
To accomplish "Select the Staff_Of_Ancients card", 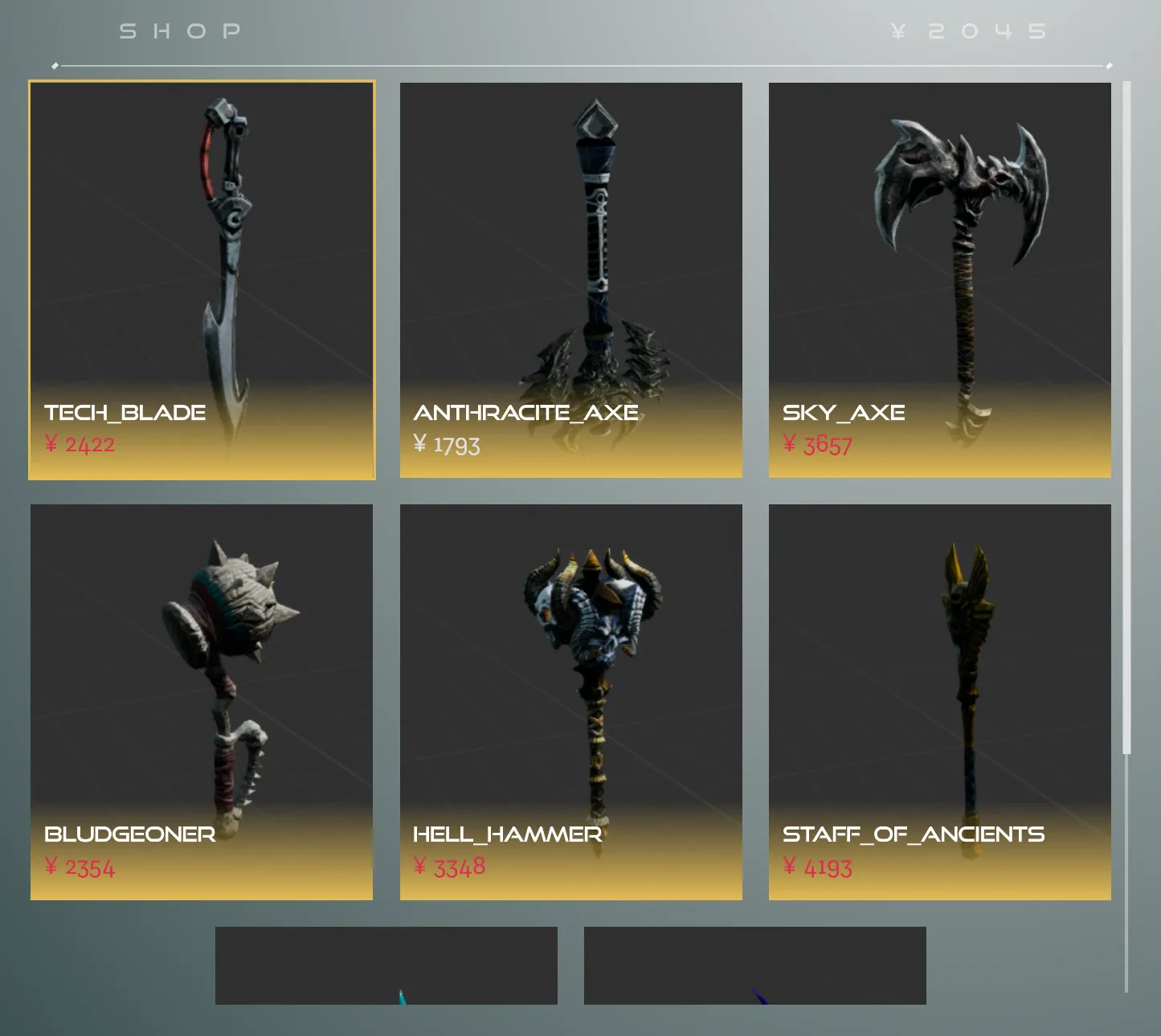I will tap(939, 702).
